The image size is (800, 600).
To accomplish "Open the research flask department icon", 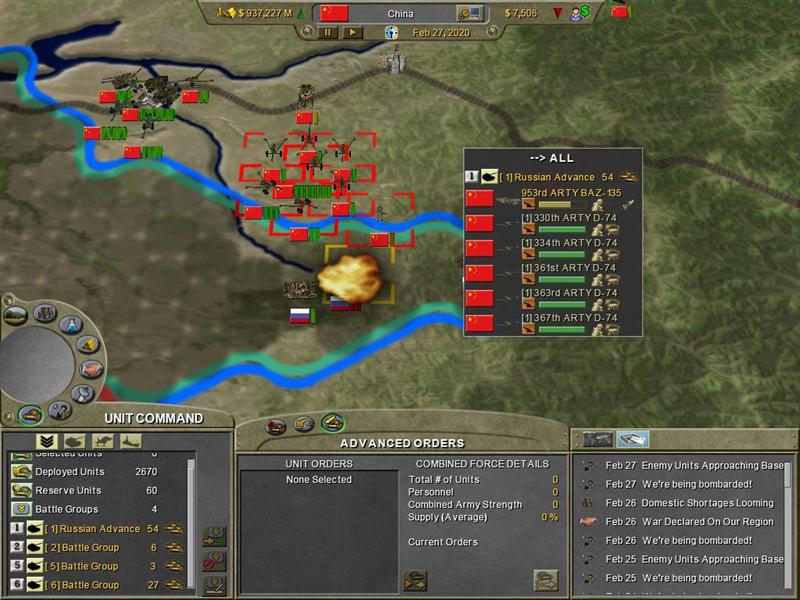I will tap(69, 325).
